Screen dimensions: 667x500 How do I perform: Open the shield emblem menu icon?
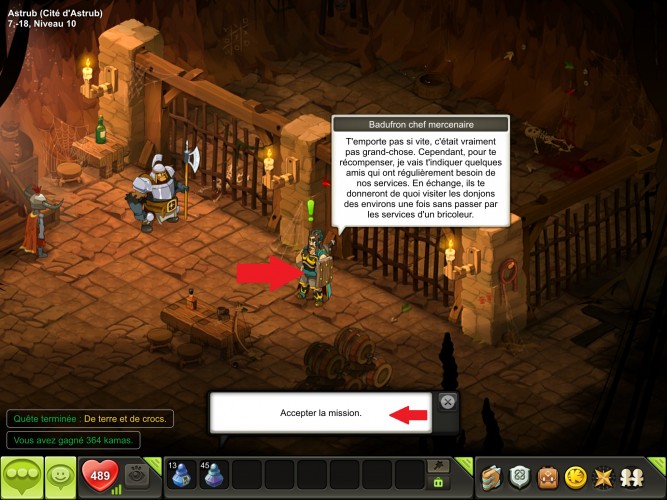click(518, 477)
